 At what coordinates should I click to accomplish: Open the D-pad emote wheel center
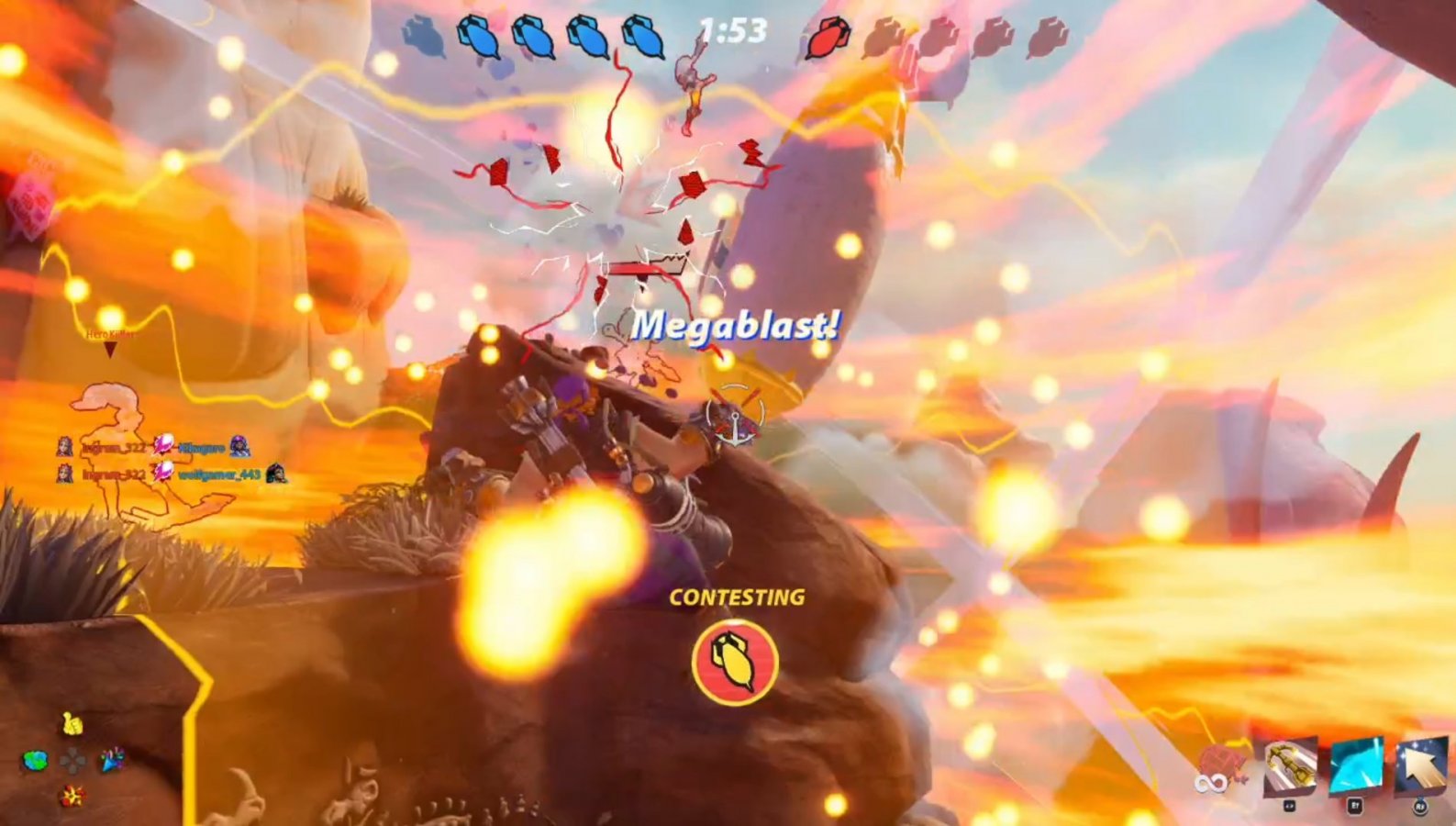[x=72, y=760]
